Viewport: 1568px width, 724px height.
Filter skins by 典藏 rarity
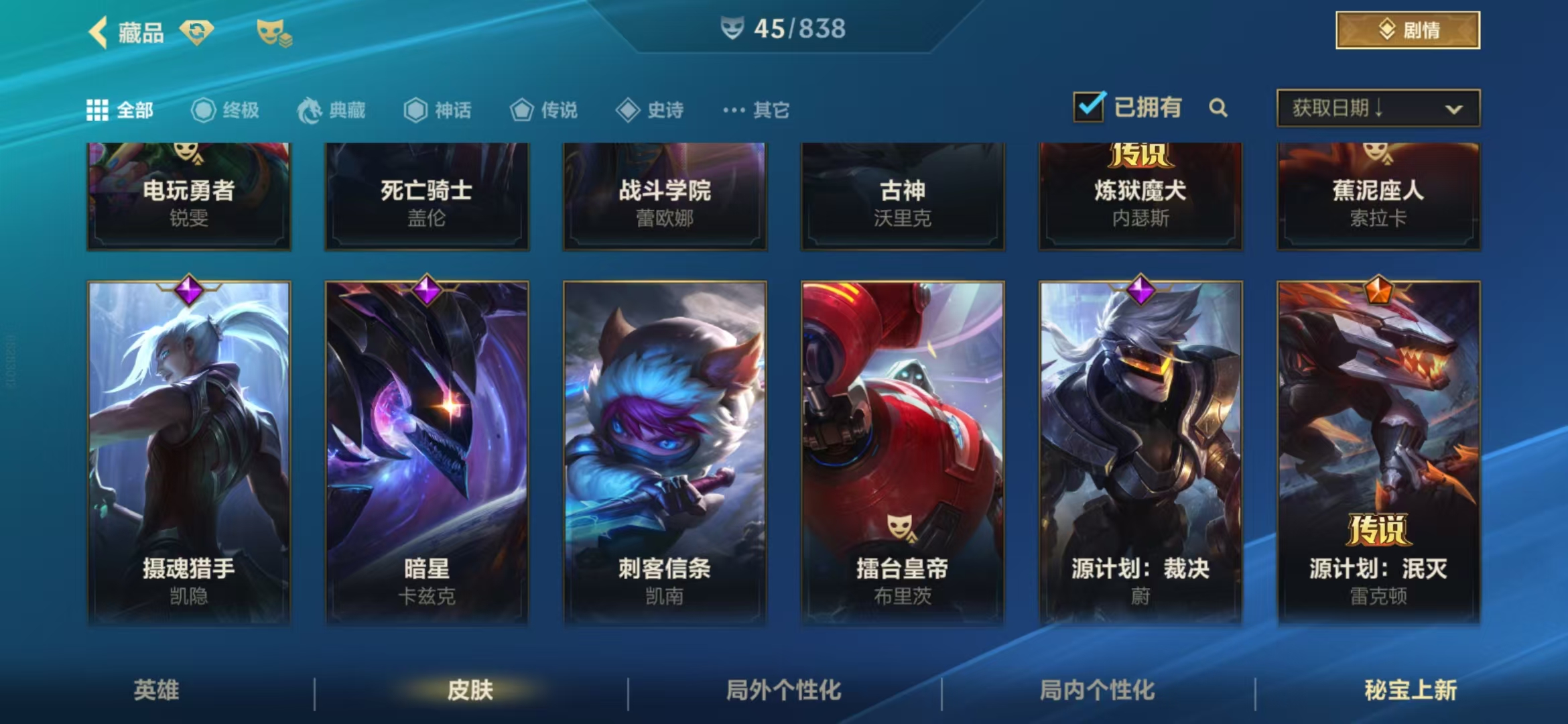point(332,110)
